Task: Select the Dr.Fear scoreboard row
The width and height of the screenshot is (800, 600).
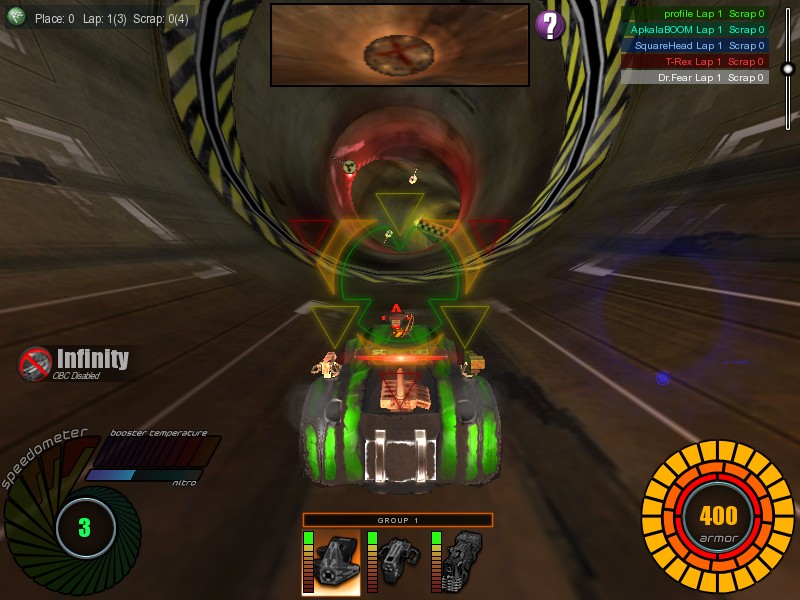Action: point(695,77)
